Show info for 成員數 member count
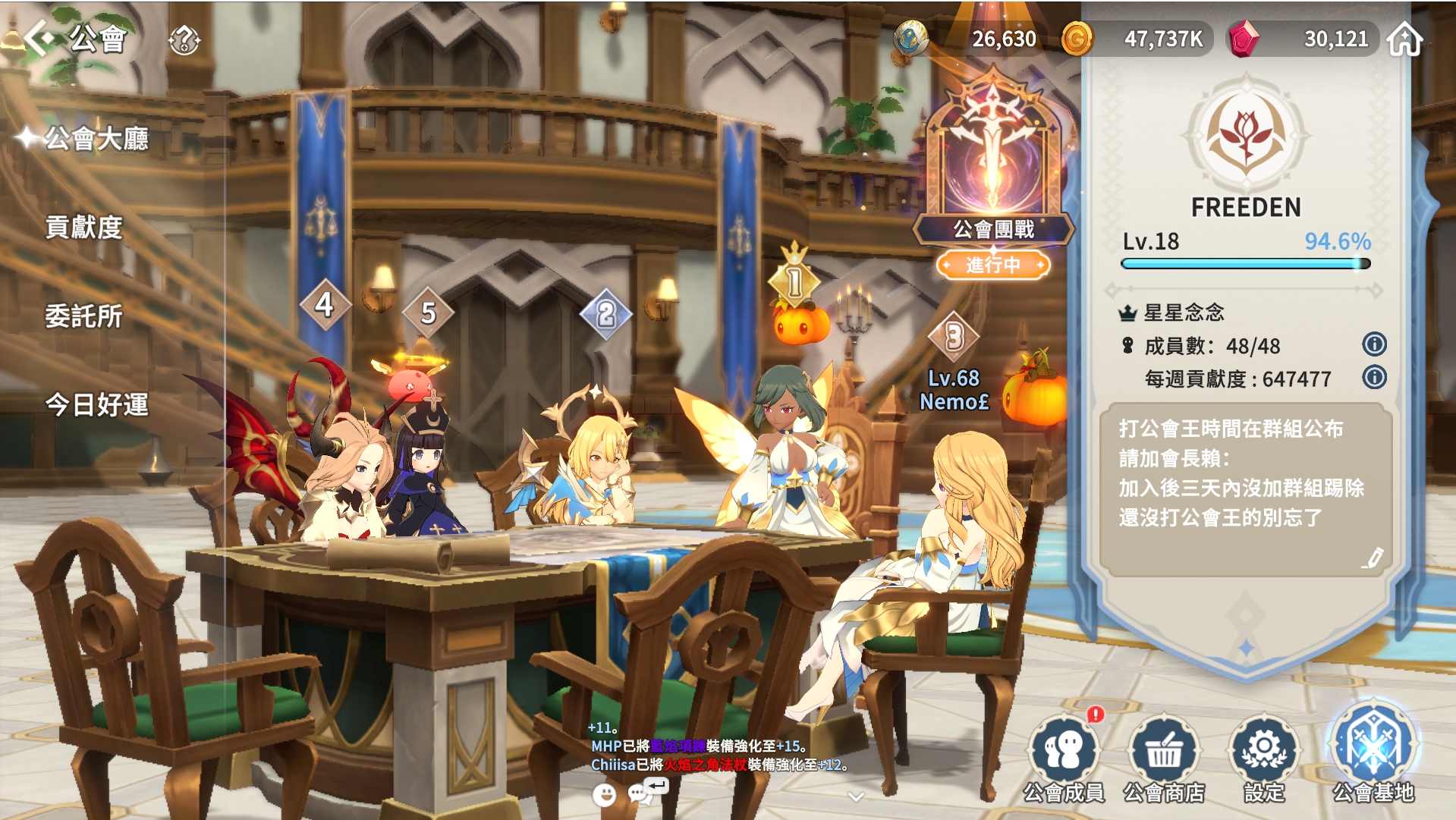Image resolution: width=1456 pixels, height=820 pixels. pos(1374,344)
